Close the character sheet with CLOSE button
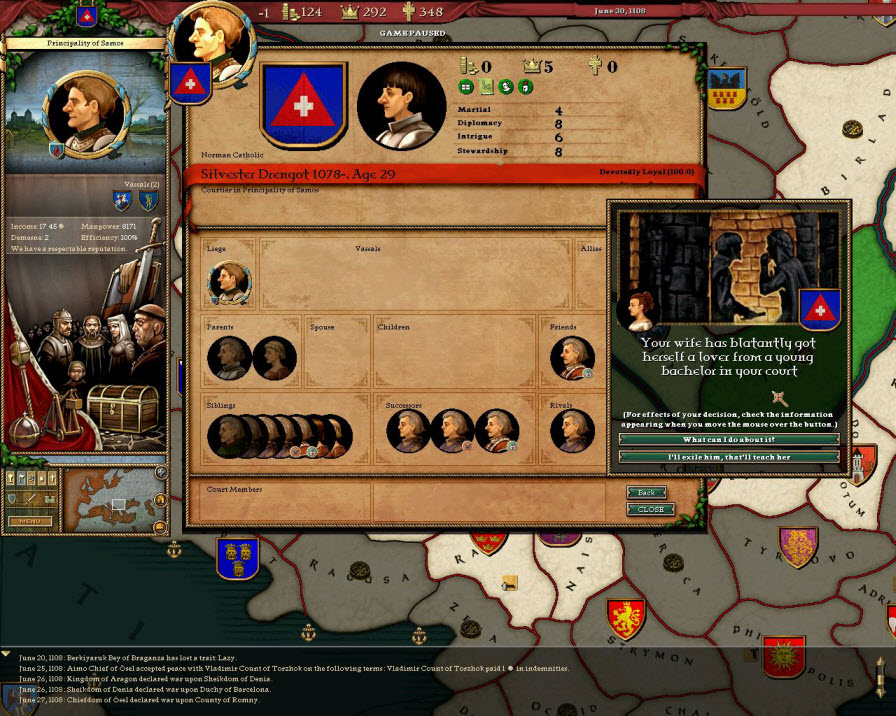This screenshot has height=716, width=896. [650, 509]
